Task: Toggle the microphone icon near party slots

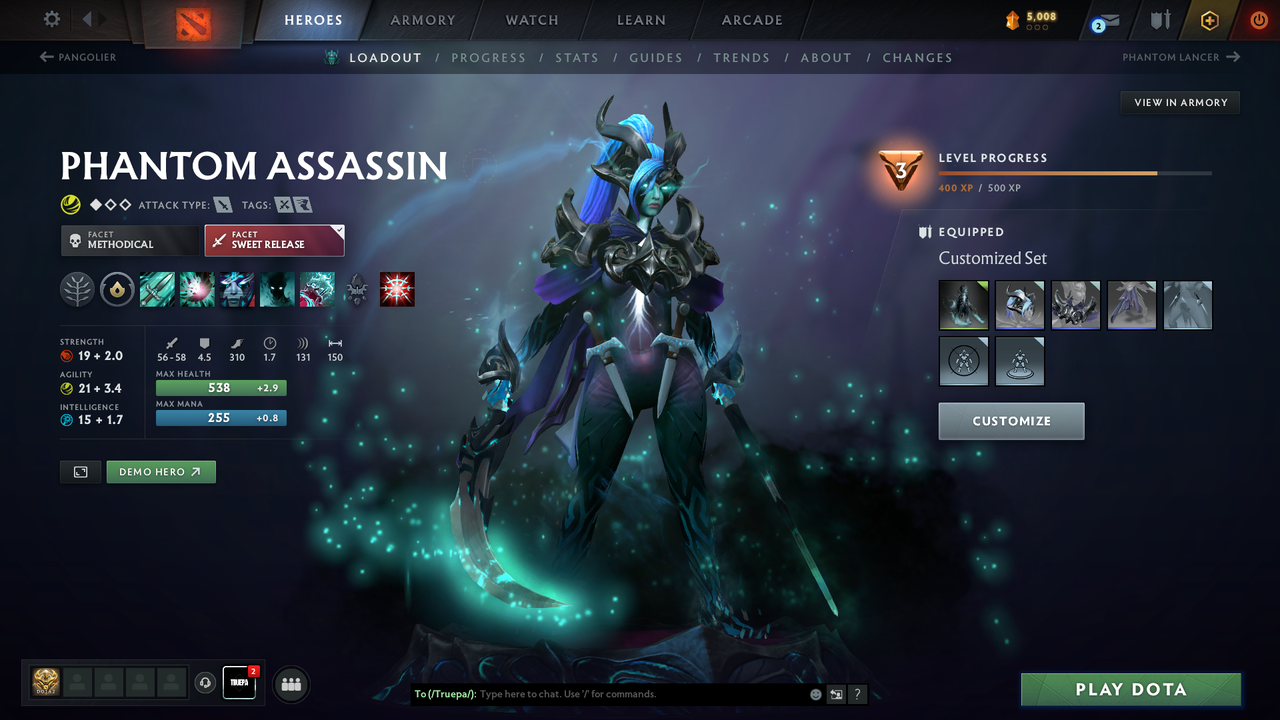Action: (205, 683)
